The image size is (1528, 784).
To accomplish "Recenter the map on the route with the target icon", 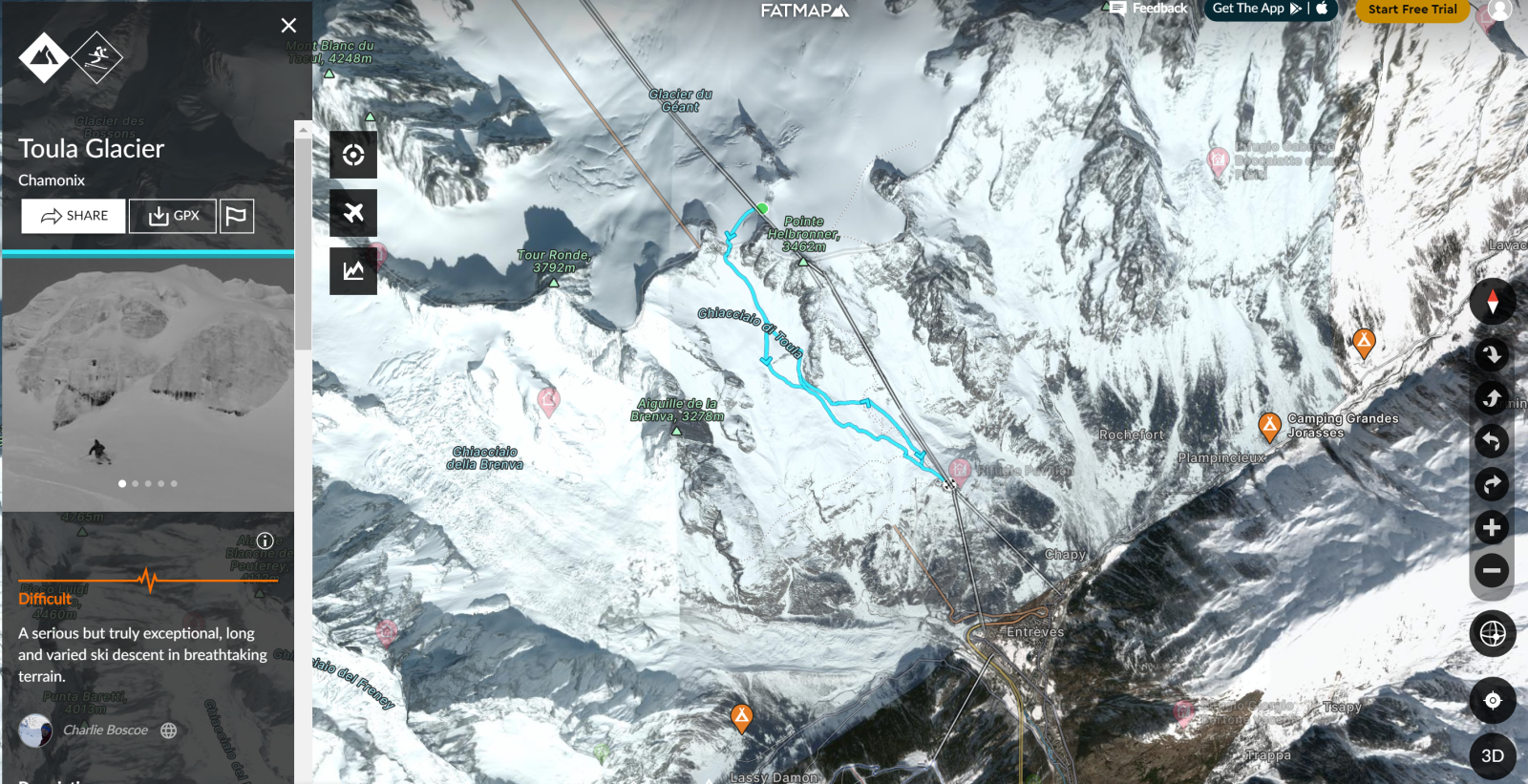I will 353,155.
